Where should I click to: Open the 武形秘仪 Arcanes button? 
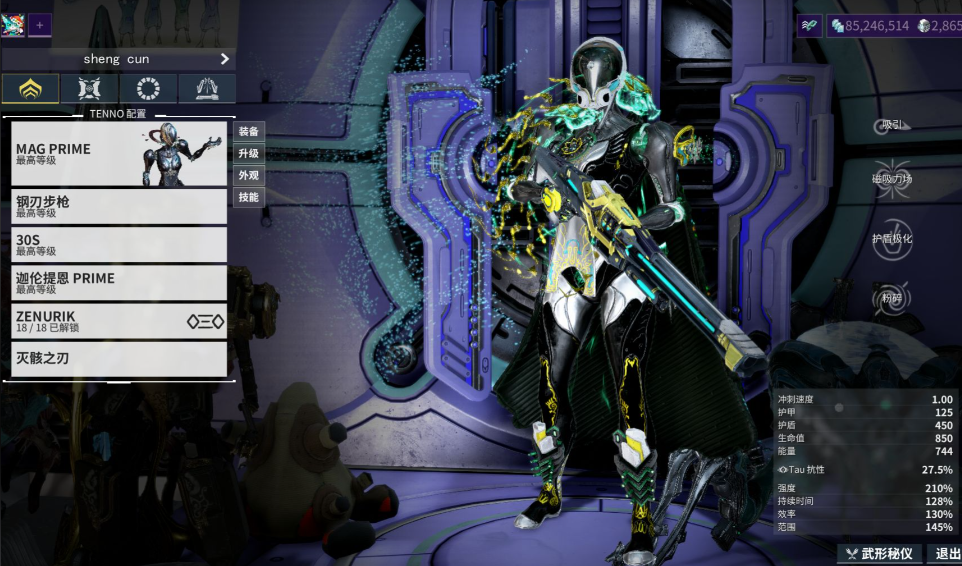(879, 554)
